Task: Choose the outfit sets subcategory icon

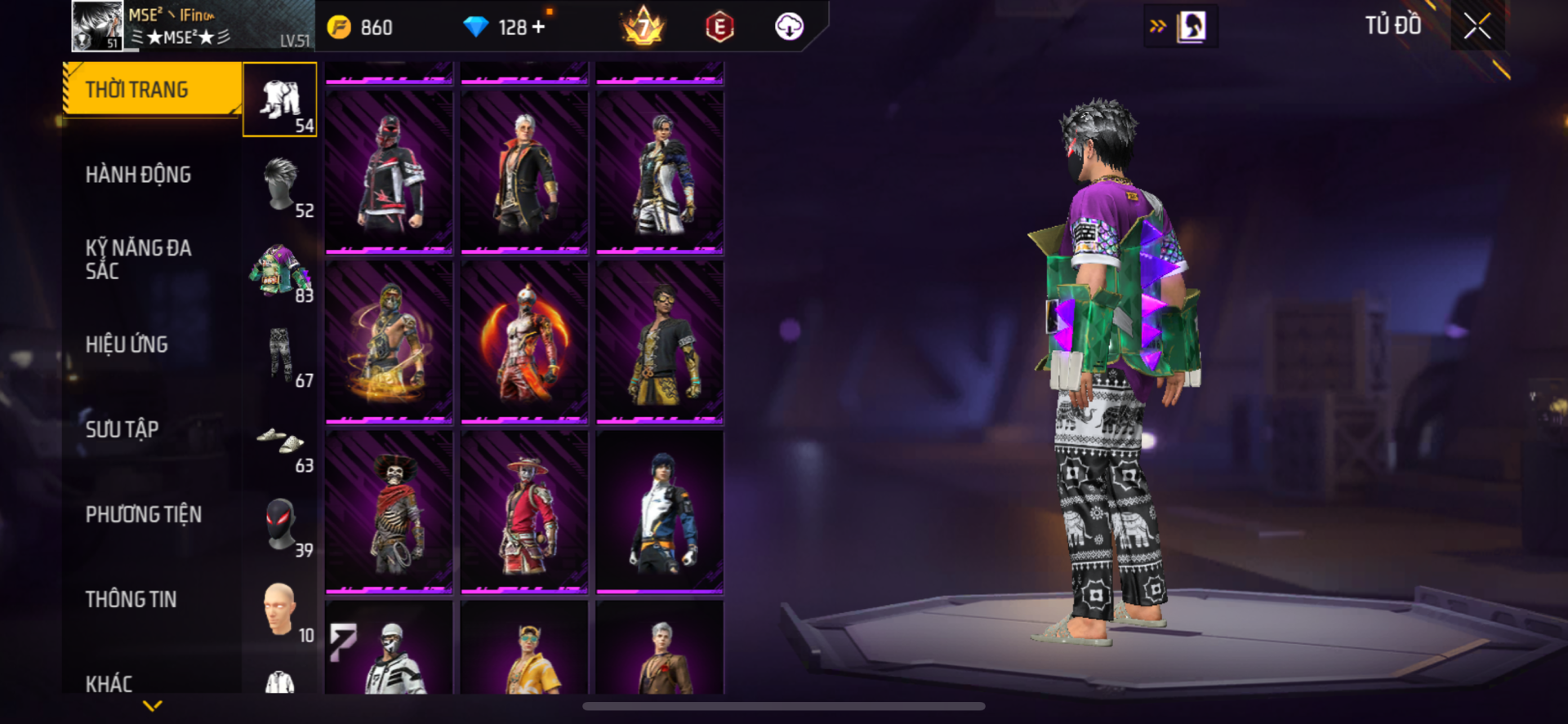Action: pyautogui.click(x=280, y=100)
